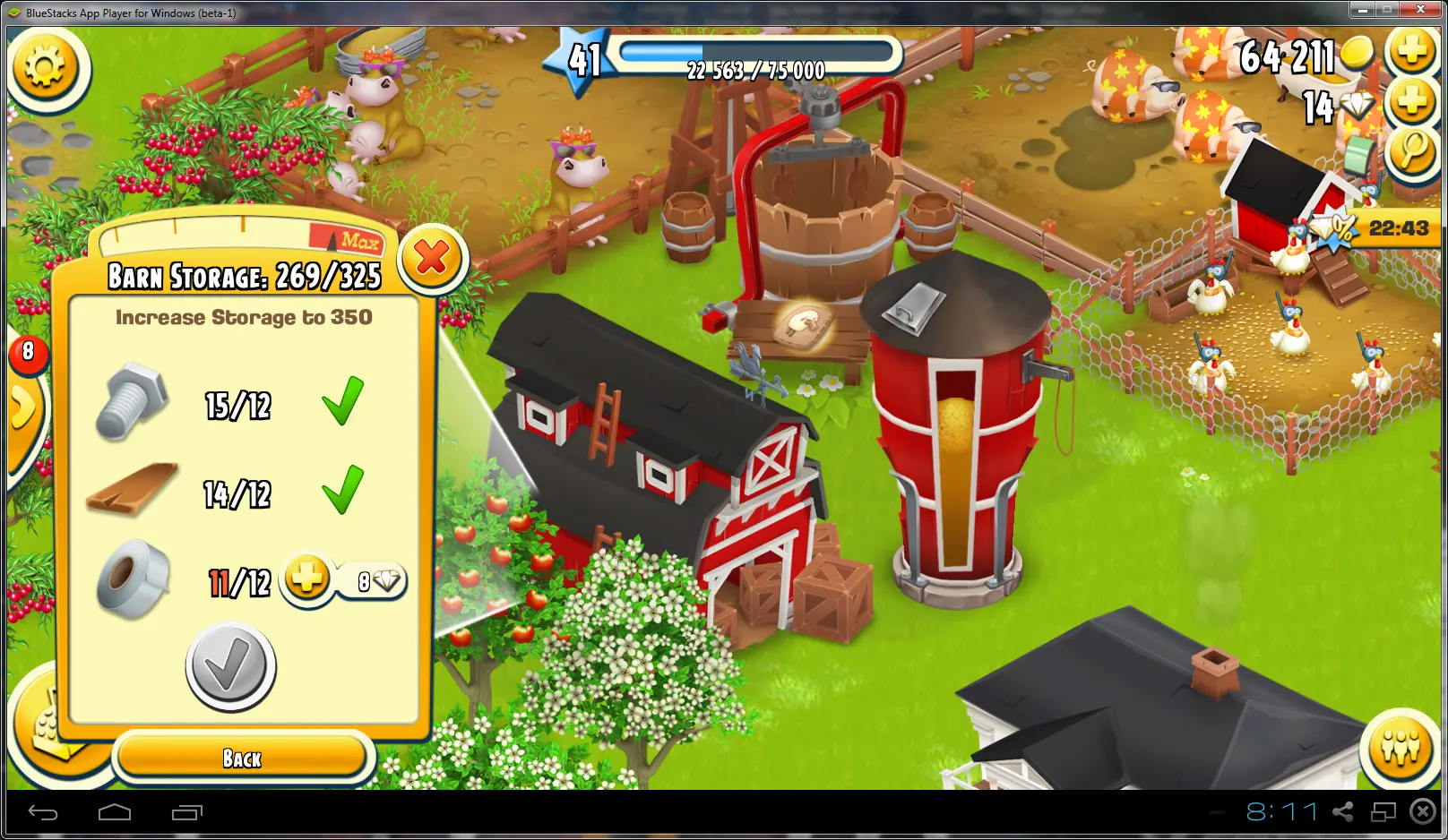Click the BlueStacks share icon

pos(1342,811)
